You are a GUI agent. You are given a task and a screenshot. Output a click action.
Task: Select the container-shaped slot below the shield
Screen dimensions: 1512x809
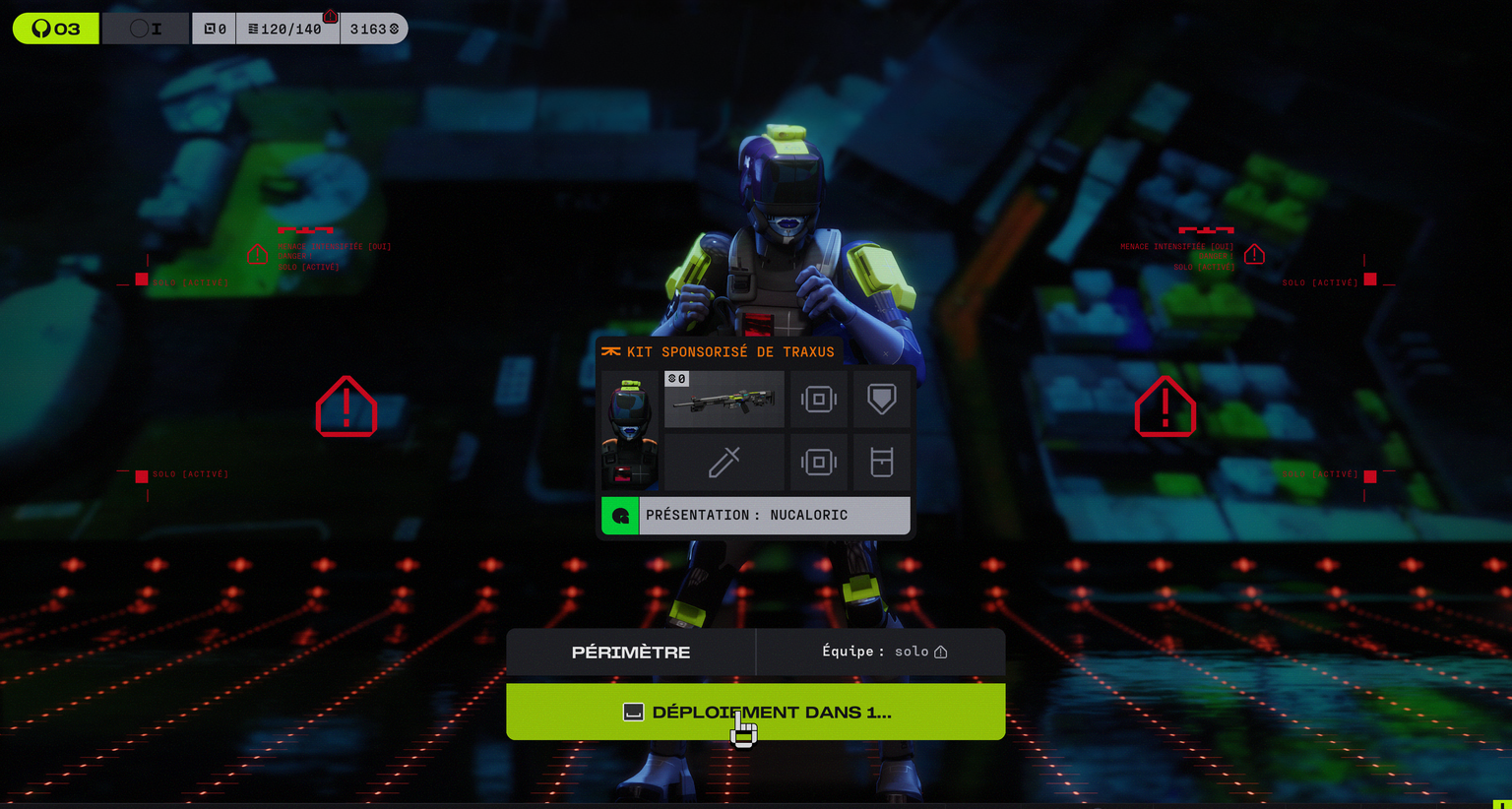pos(881,463)
